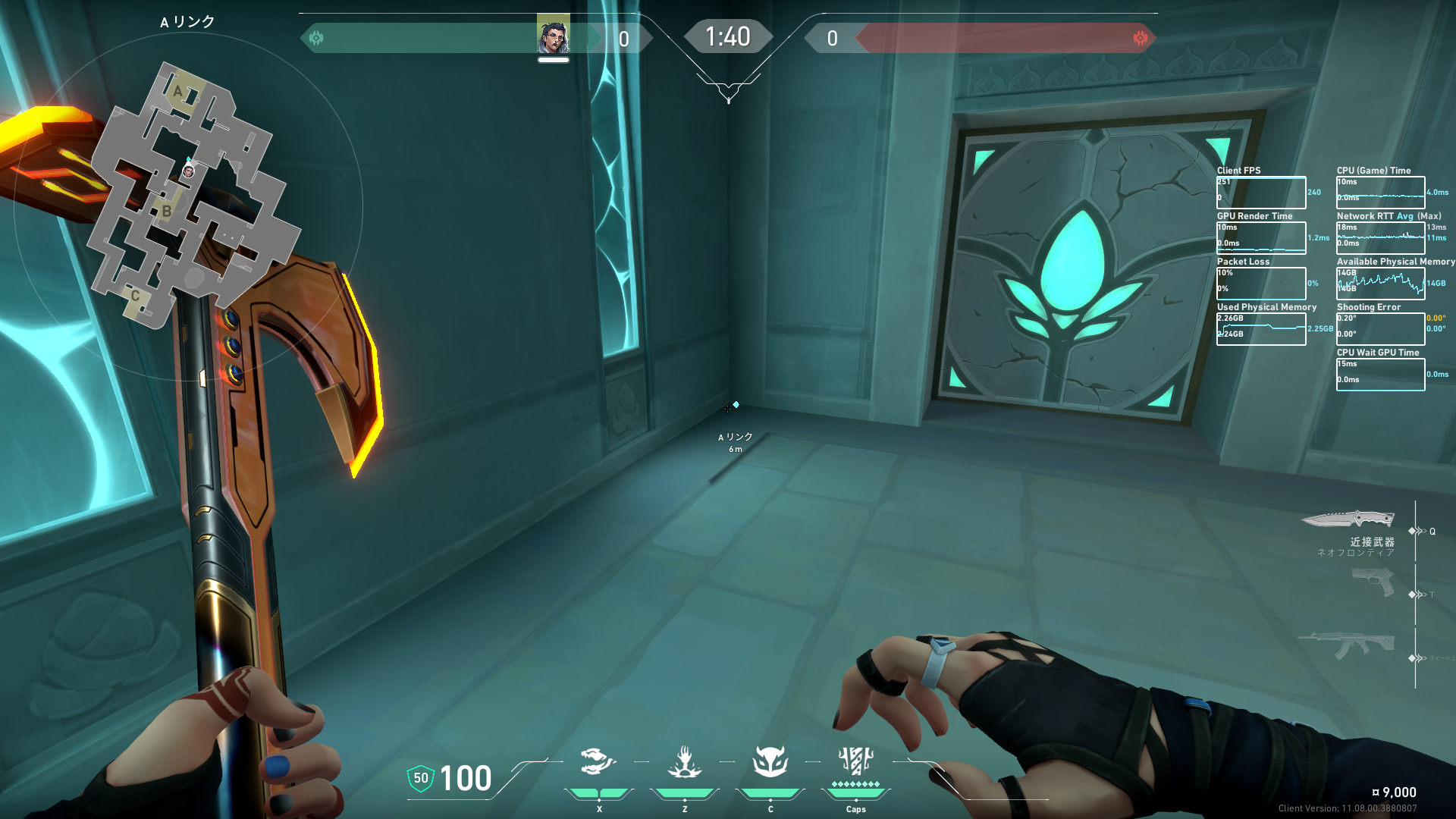
Task: Click the shield armor icon showing 50
Action: tap(421, 778)
